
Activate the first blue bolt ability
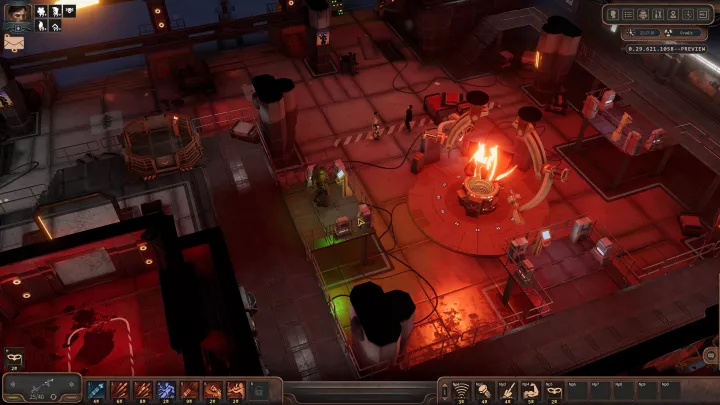pos(97,389)
